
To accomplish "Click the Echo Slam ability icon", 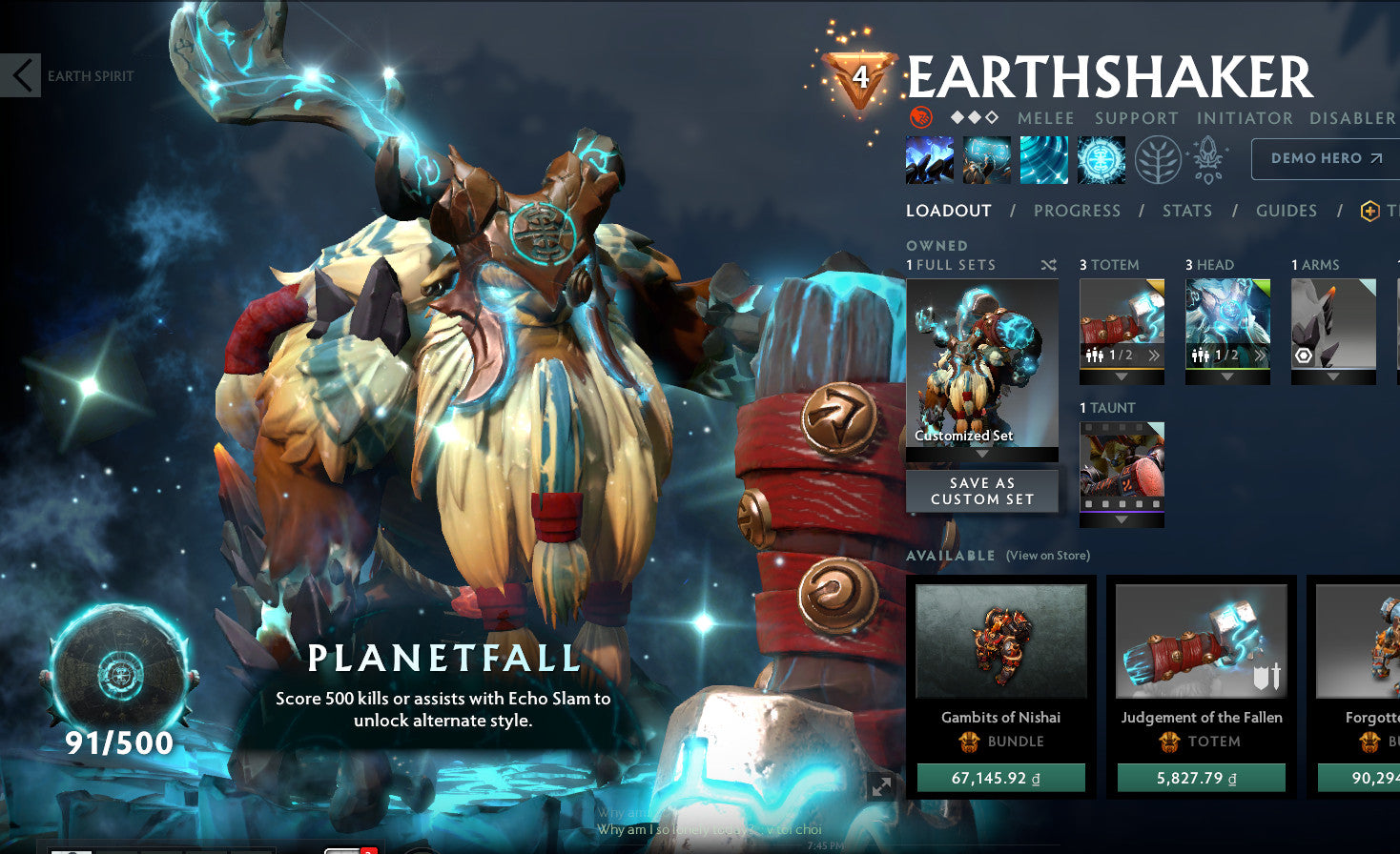I will (x=1100, y=159).
